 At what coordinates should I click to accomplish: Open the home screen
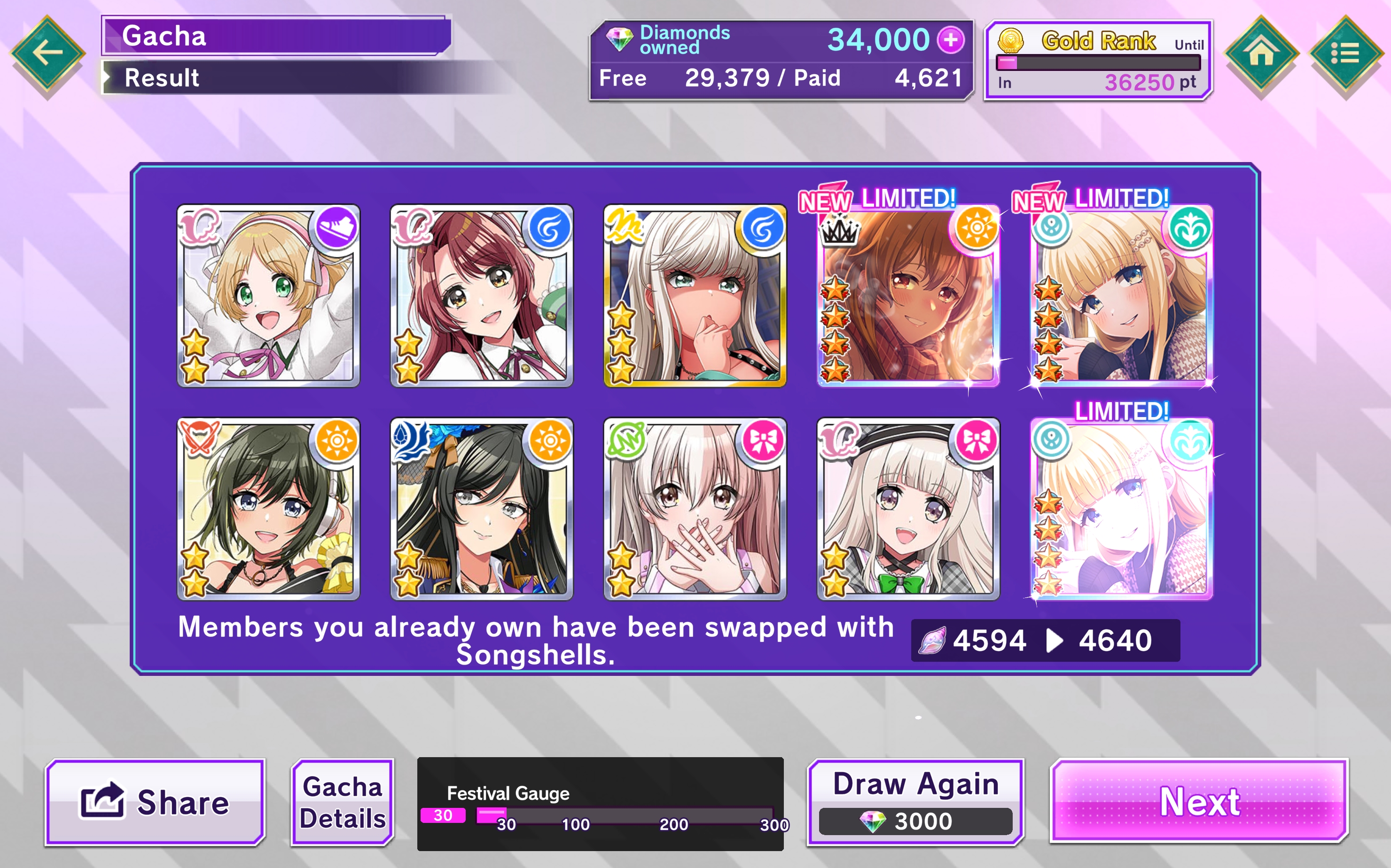(1261, 54)
